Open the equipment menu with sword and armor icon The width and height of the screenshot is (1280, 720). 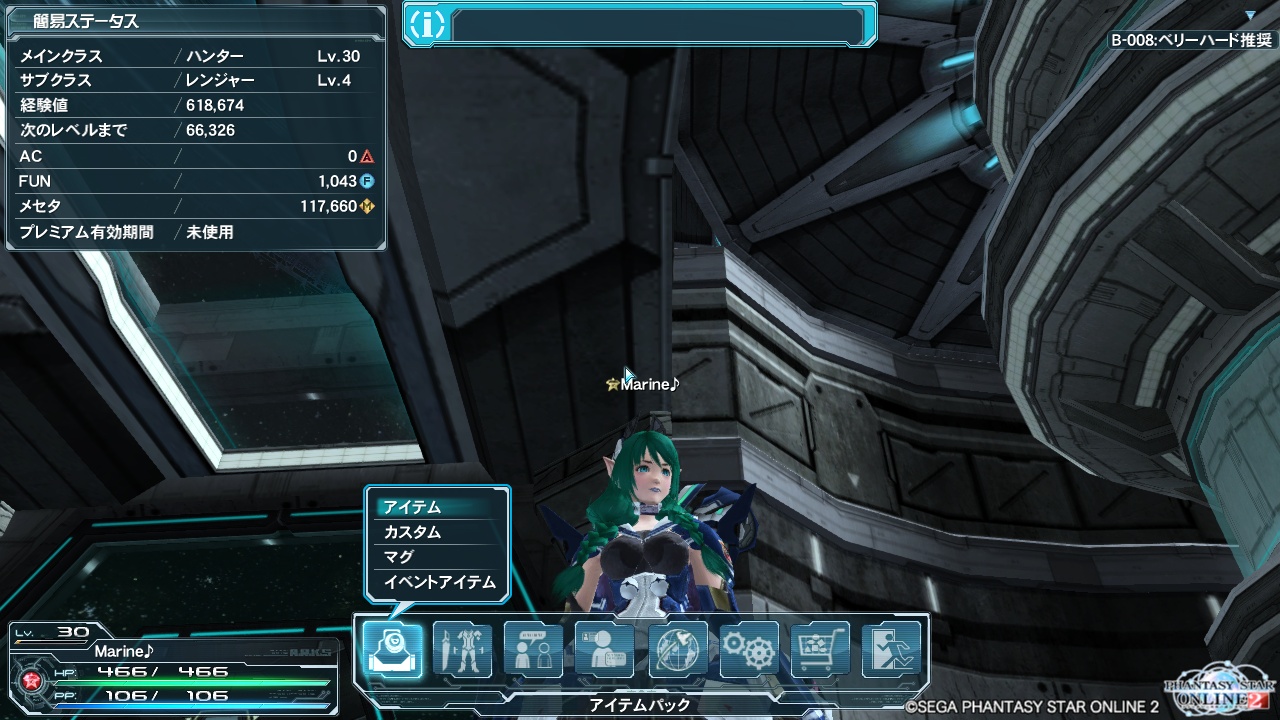click(x=462, y=650)
